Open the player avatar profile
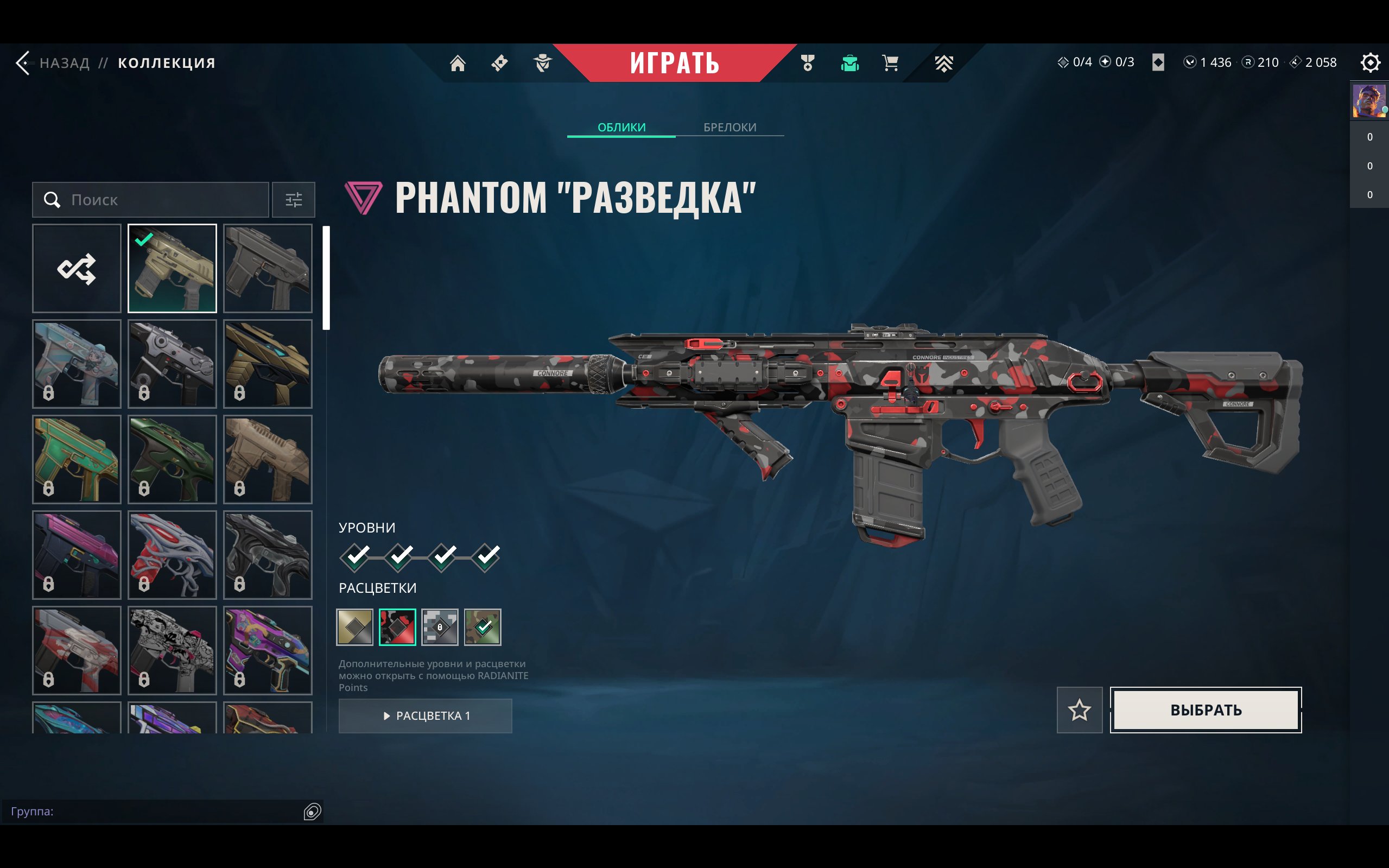Viewport: 1389px width, 868px height. coord(1368,101)
